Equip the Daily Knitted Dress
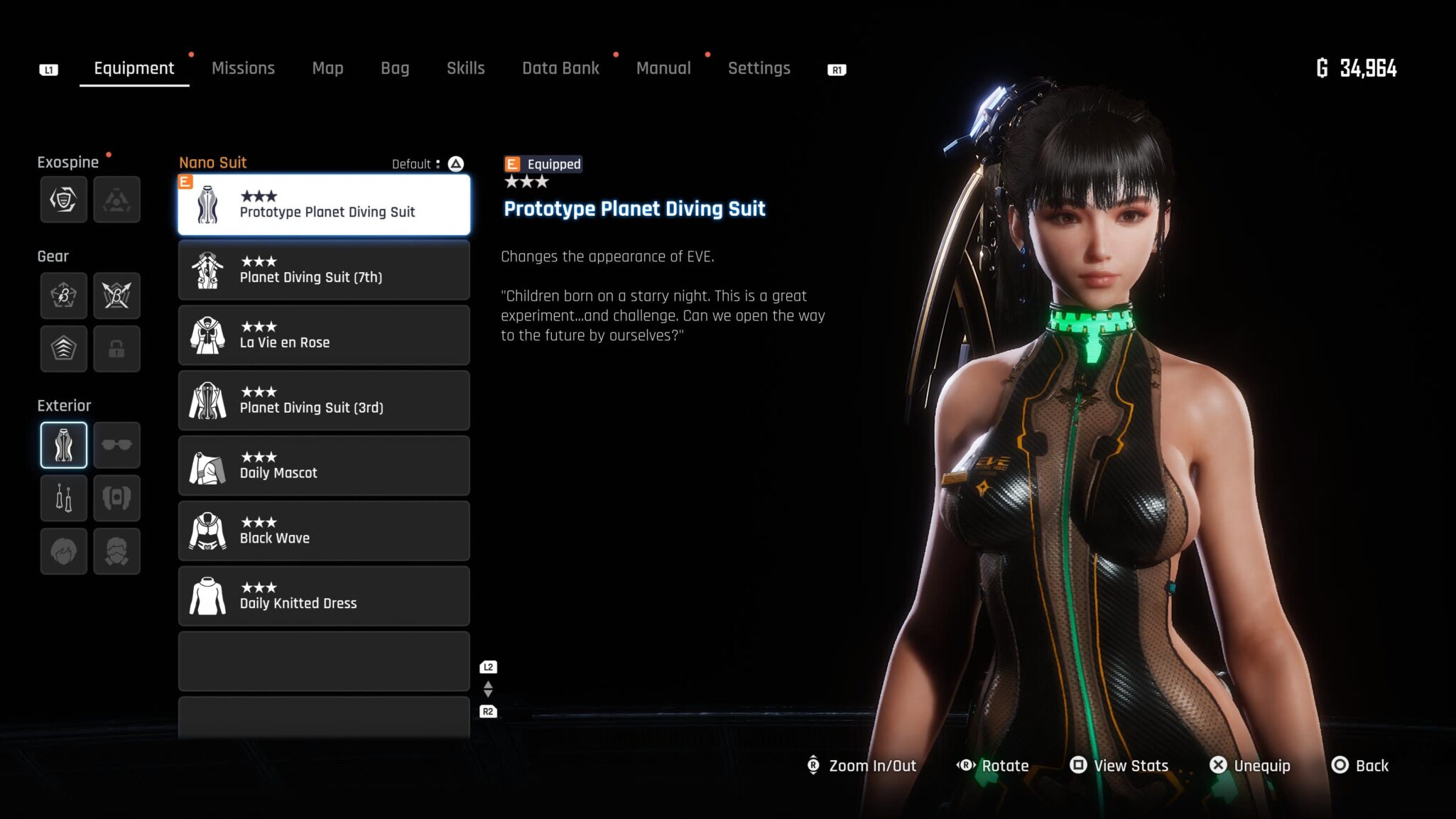Screen dimensions: 1456x819 (x=324, y=597)
